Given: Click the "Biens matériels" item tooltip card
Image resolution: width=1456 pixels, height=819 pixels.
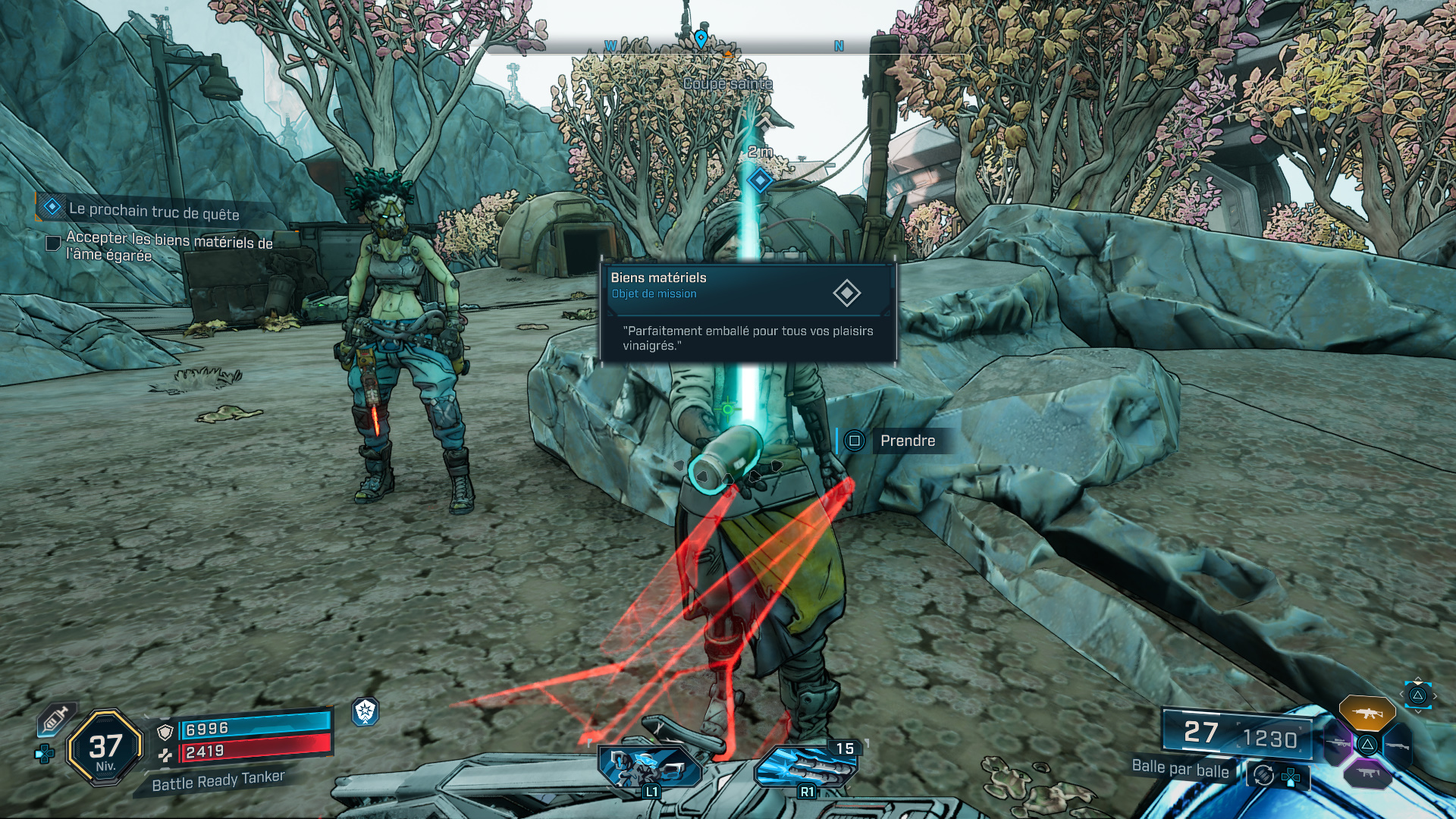Looking at the screenshot, I should [748, 312].
